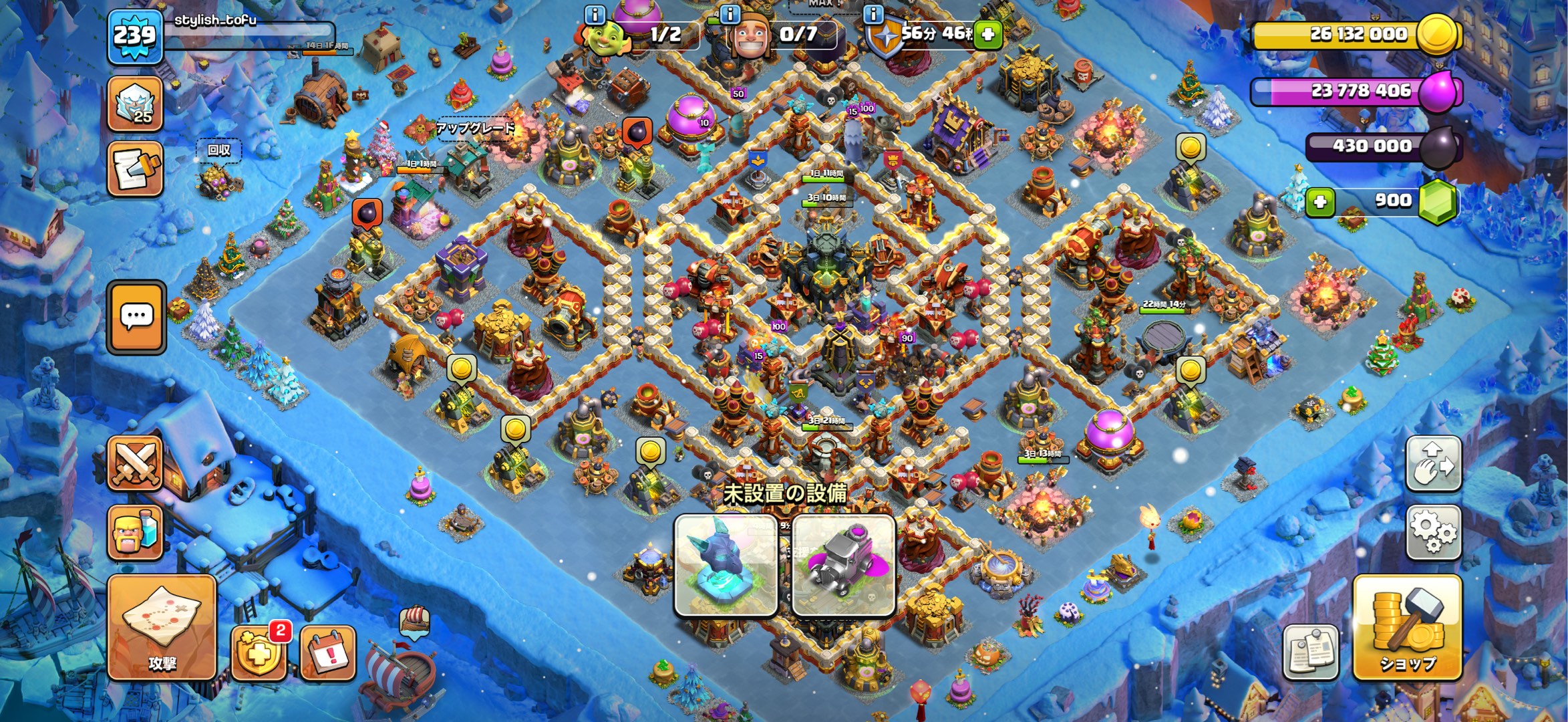Toggle the layout edit hand button
This screenshot has height=722, width=1568.
(1434, 463)
